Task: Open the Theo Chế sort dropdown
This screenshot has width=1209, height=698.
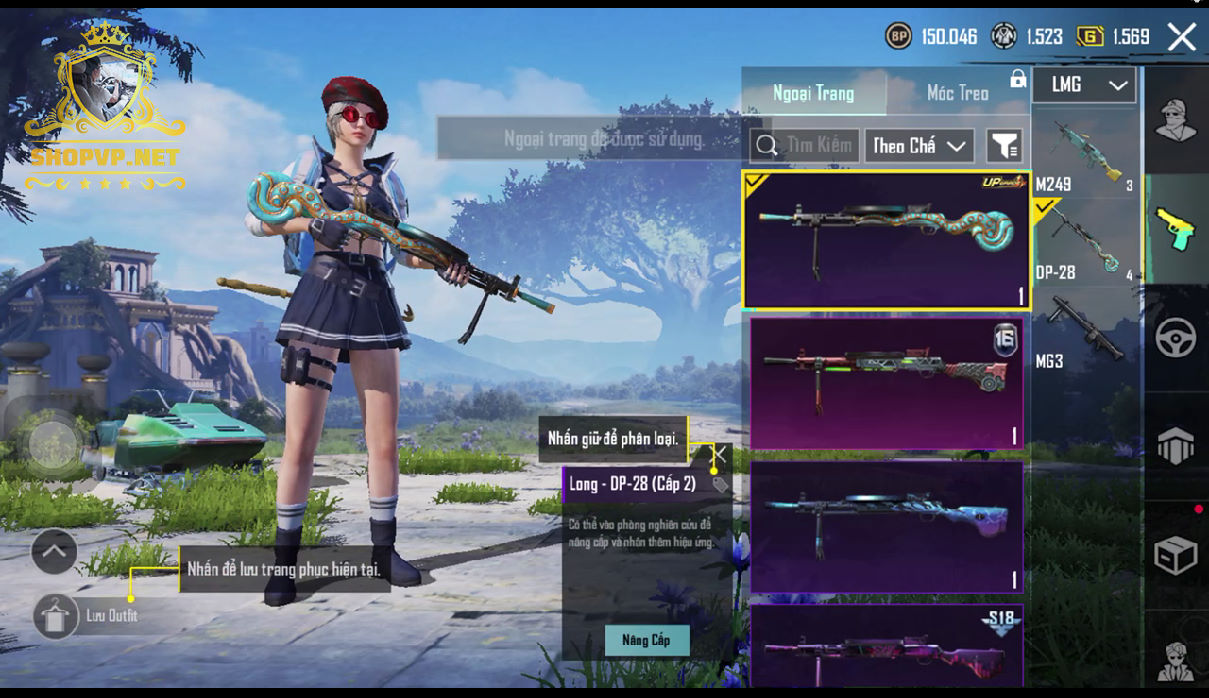Action: pyautogui.click(x=920, y=146)
